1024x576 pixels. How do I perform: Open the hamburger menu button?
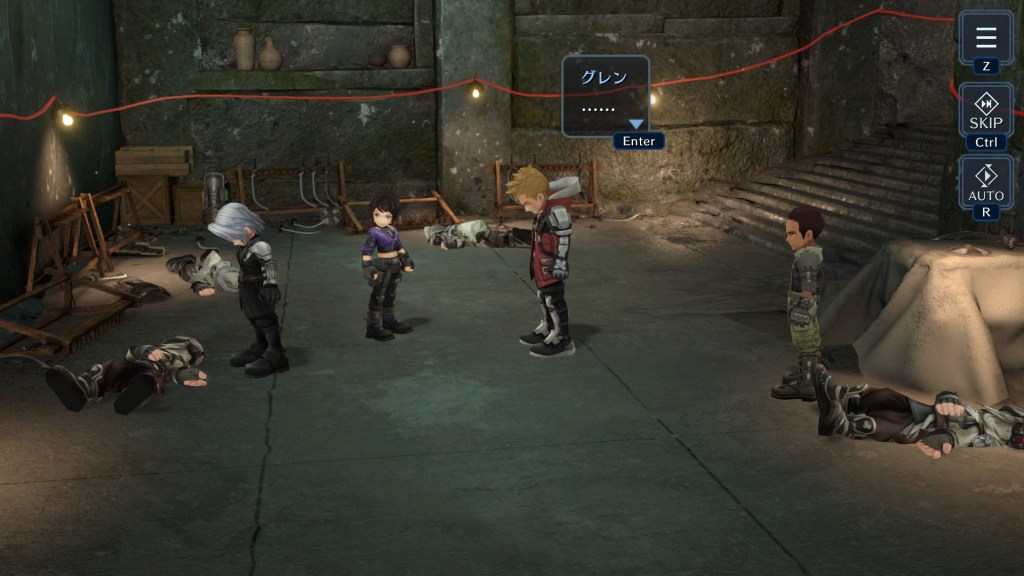(986, 38)
